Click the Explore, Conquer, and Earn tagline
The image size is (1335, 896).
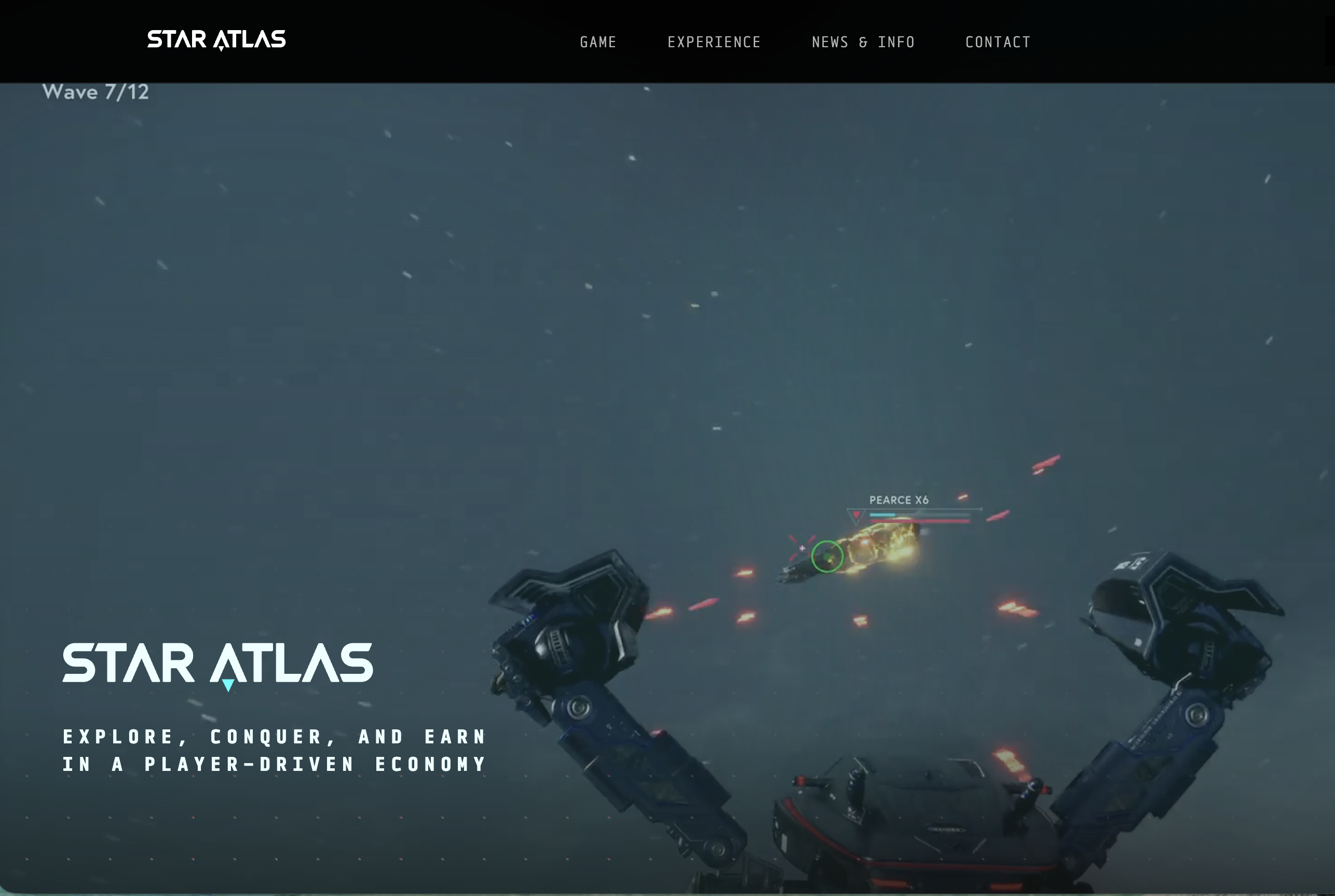(274, 750)
